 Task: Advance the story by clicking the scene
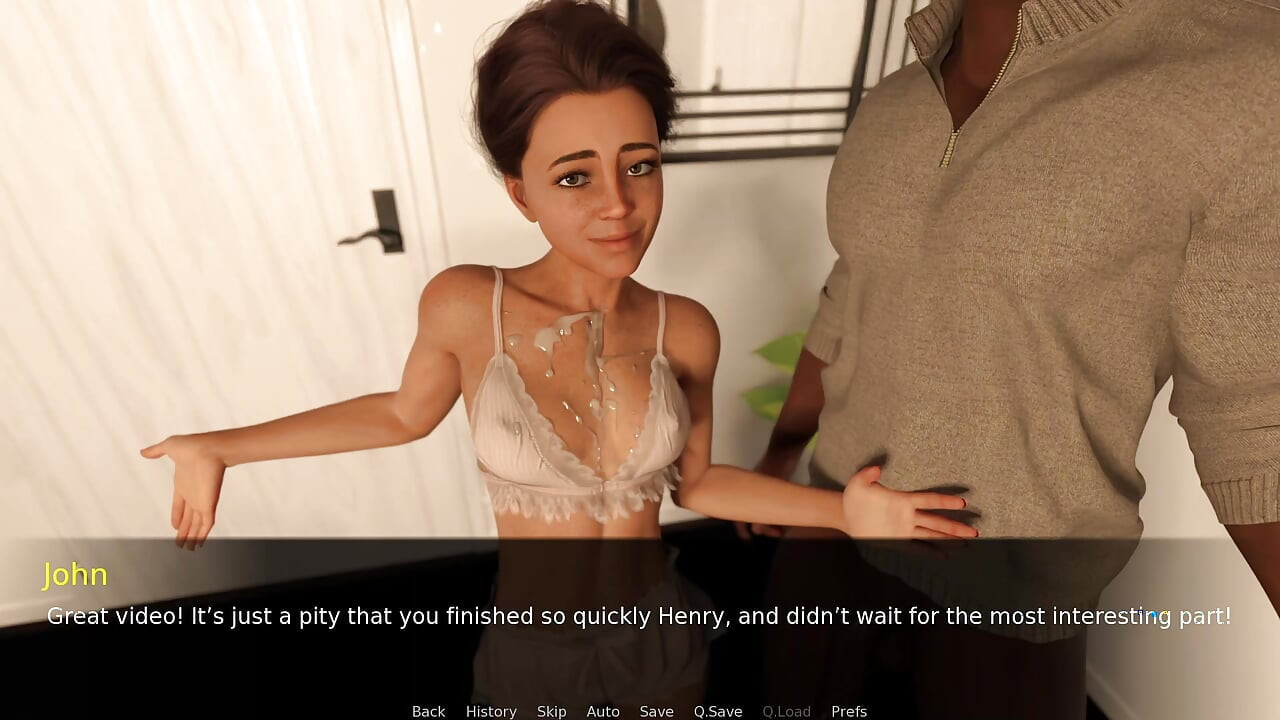pyautogui.click(x=640, y=300)
